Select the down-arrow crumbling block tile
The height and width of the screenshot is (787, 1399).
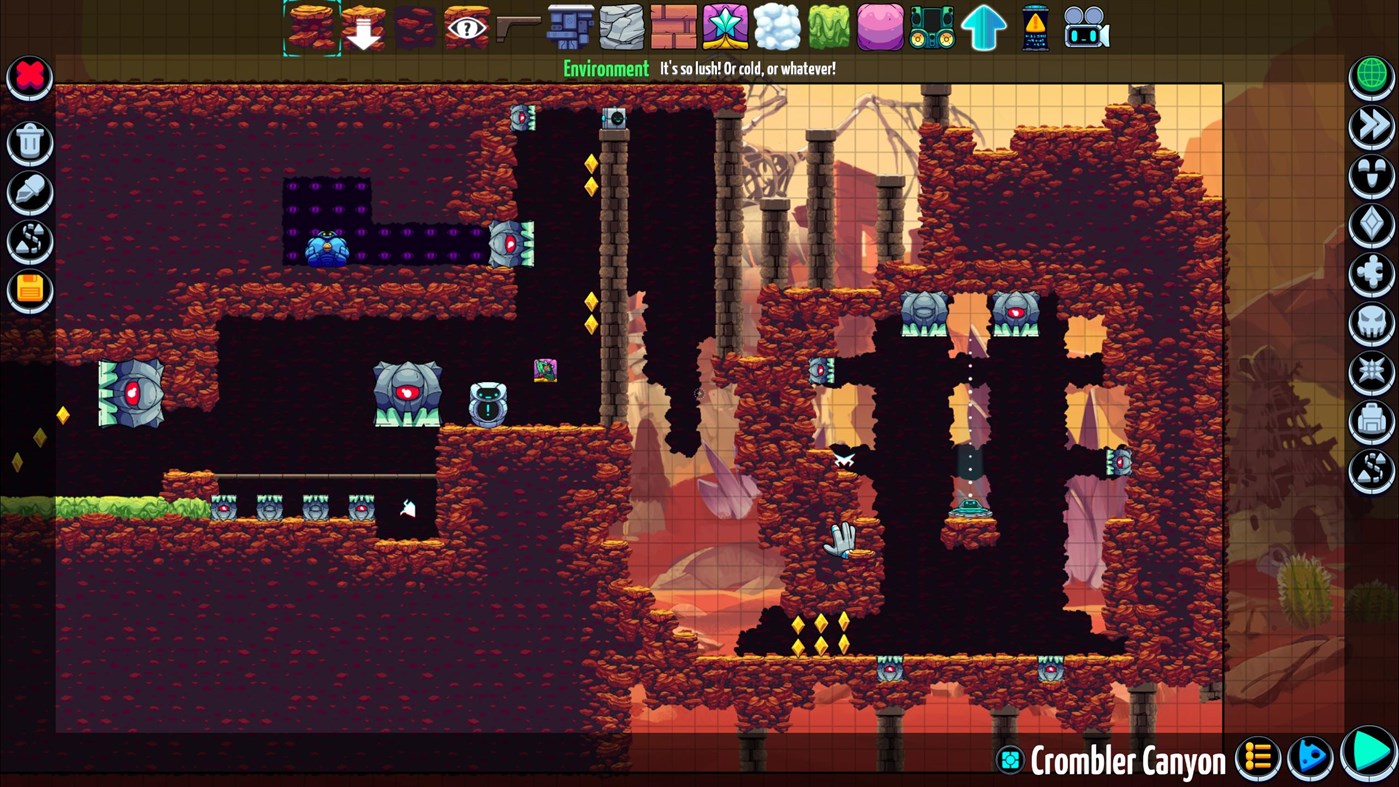pos(363,27)
